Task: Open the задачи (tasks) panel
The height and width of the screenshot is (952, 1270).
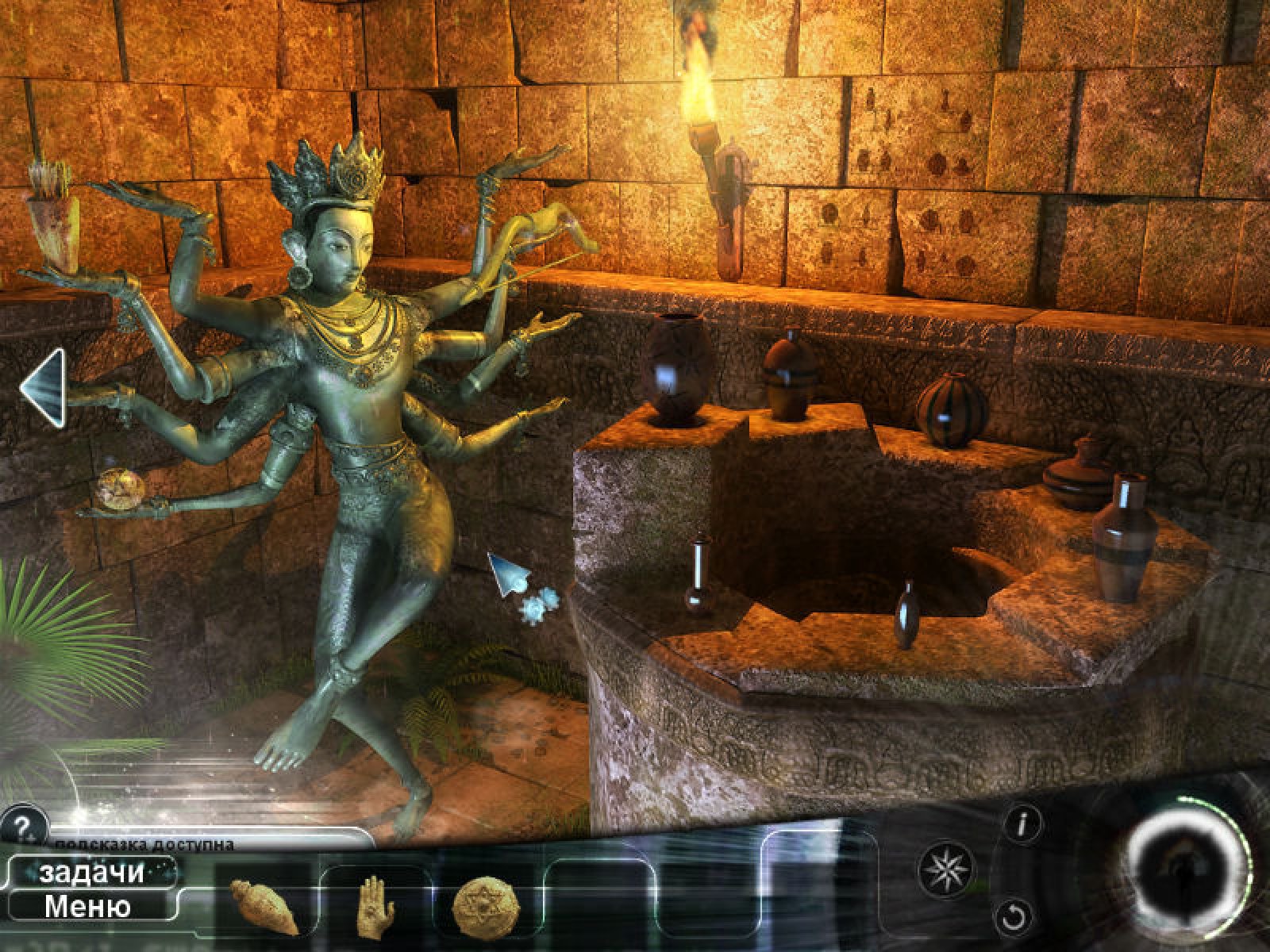Action: click(91, 873)
